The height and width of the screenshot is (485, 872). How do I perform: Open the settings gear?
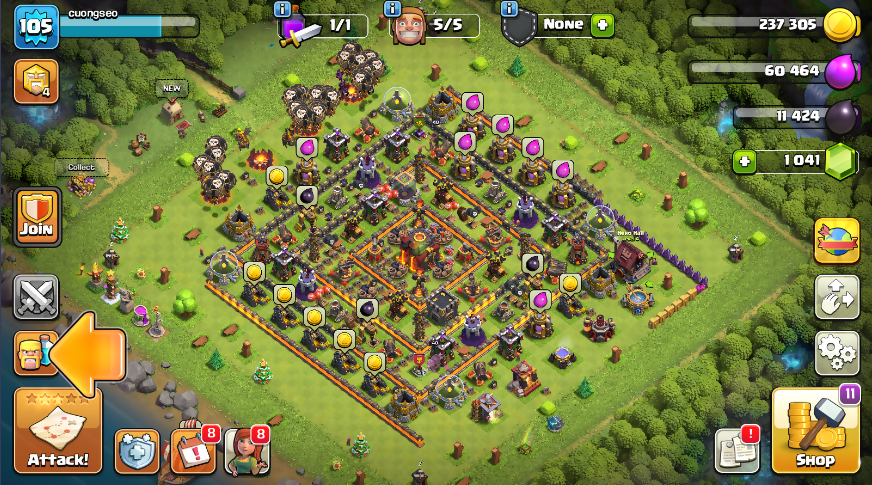point(837,350)
